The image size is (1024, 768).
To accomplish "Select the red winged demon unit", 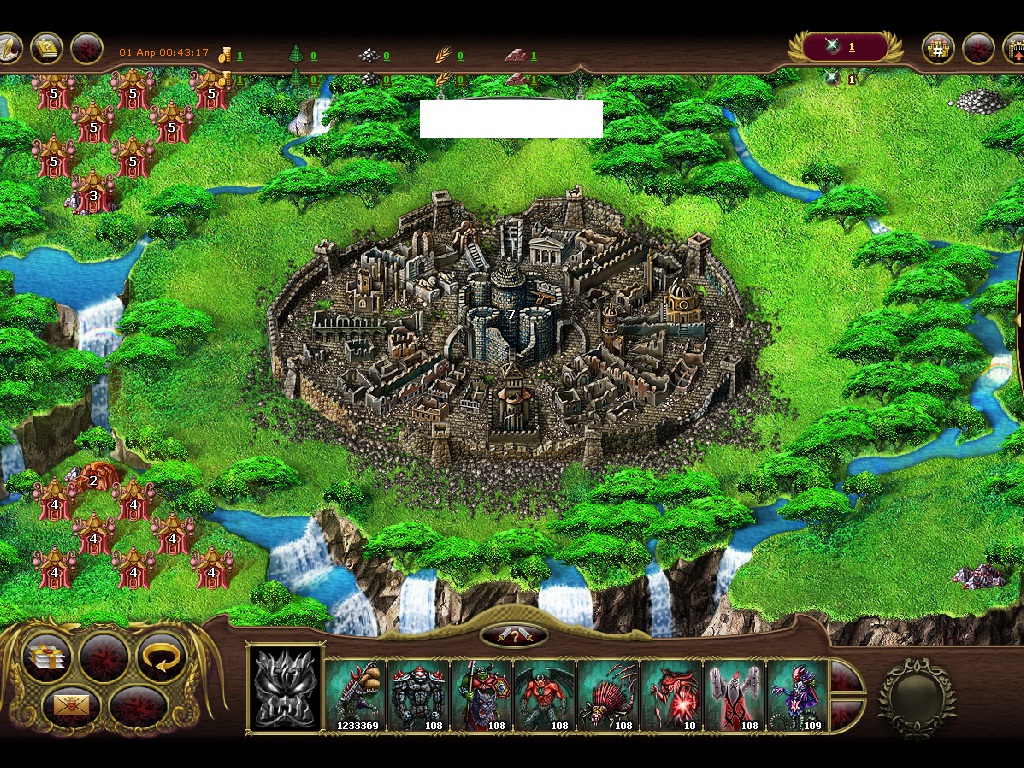I will tap(545, 694).
